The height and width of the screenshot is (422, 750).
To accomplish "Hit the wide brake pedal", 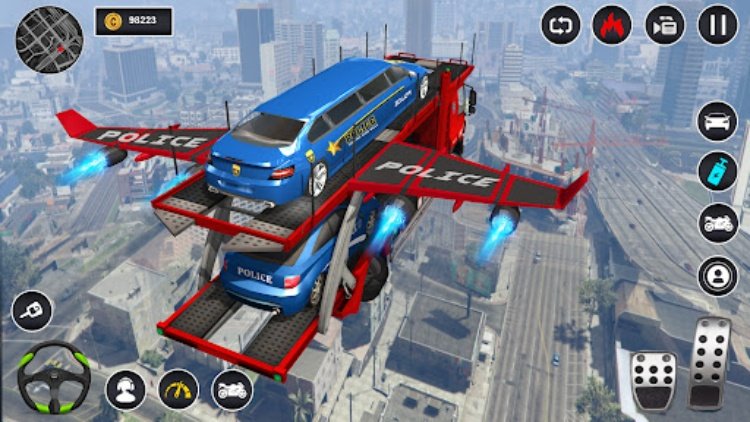I will click(654, 381).
